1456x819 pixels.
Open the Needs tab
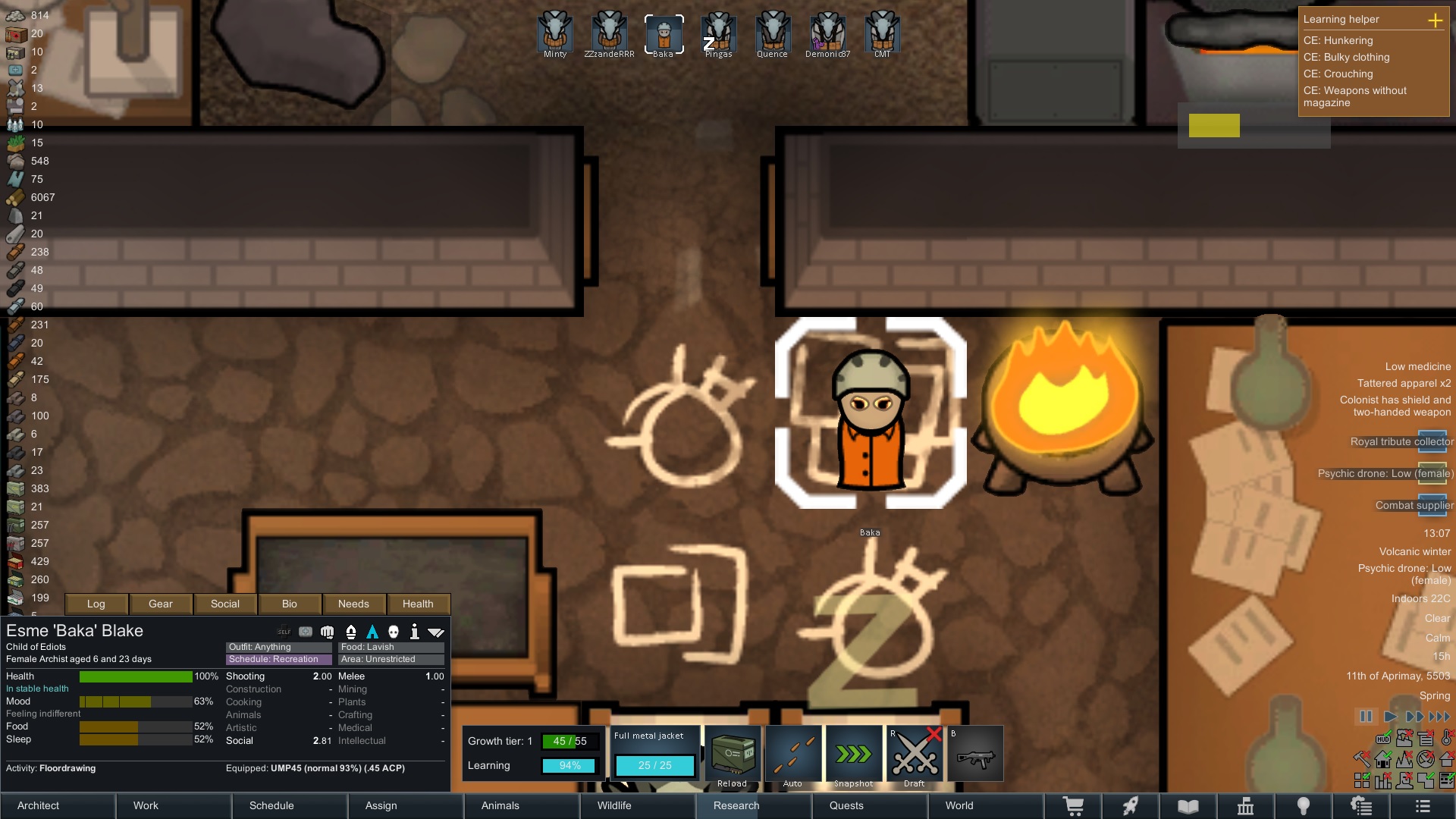[353, 604]
